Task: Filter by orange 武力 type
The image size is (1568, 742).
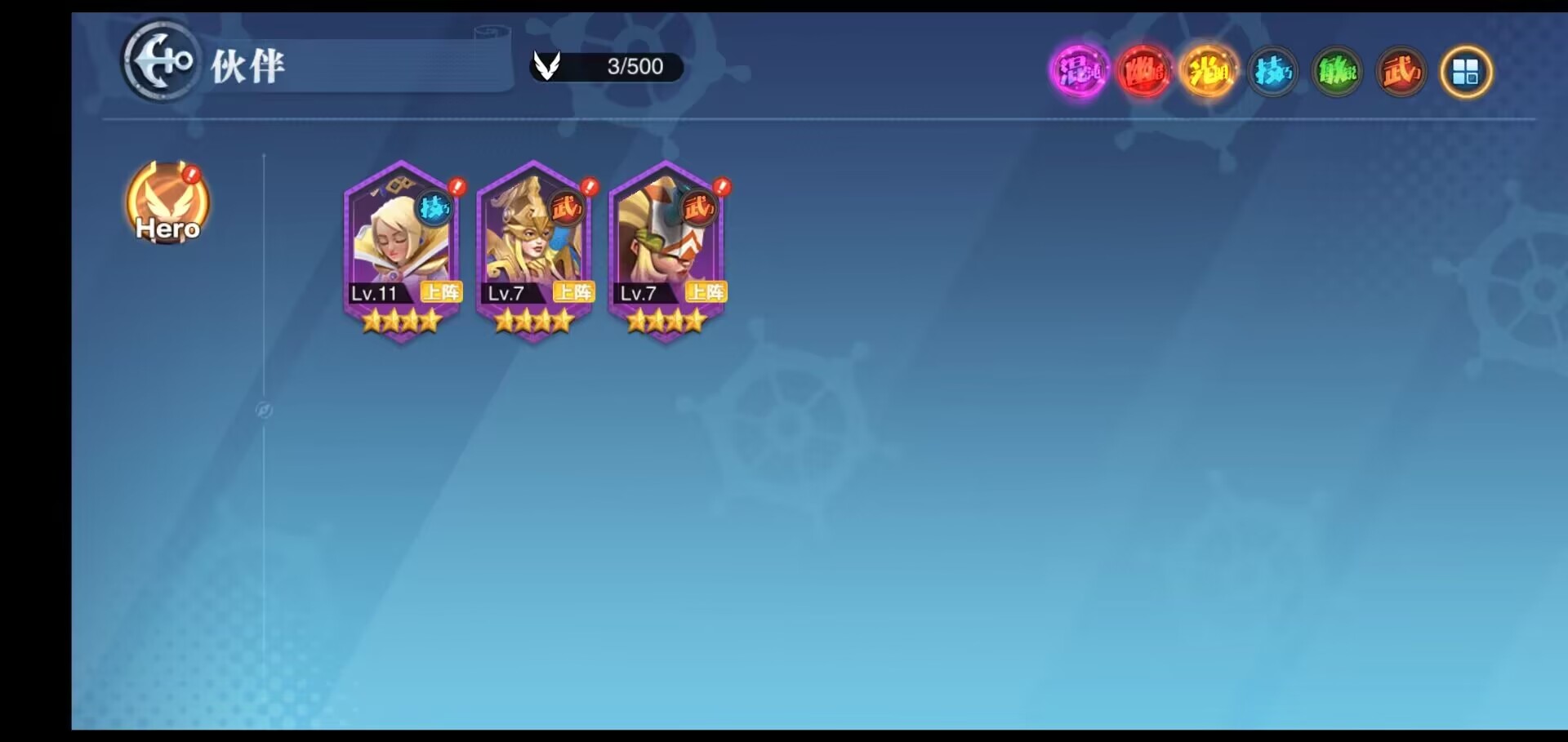Action: coord(1401,72)
